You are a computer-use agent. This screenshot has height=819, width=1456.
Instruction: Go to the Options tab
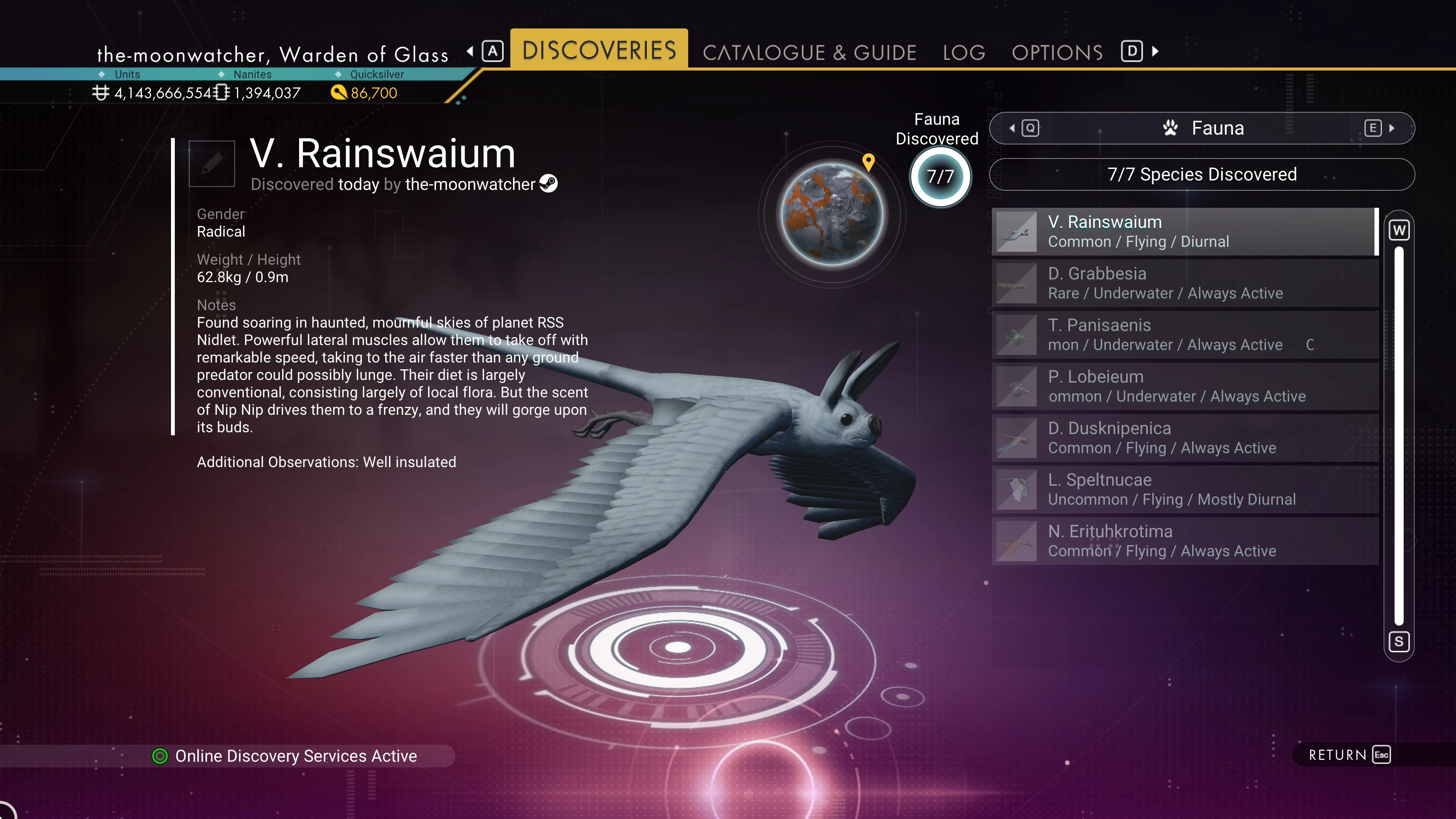point(1057,53)
